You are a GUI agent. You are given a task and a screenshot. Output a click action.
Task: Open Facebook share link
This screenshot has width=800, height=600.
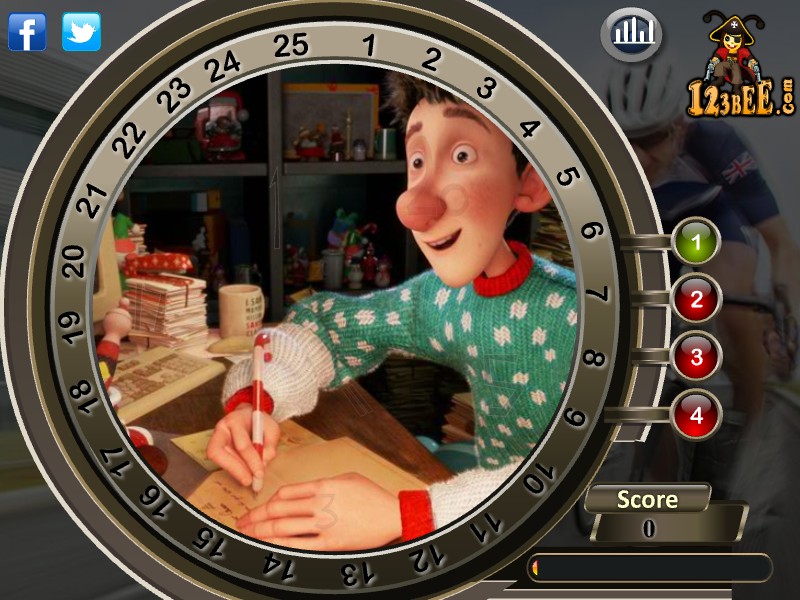[x=27, y=32]
